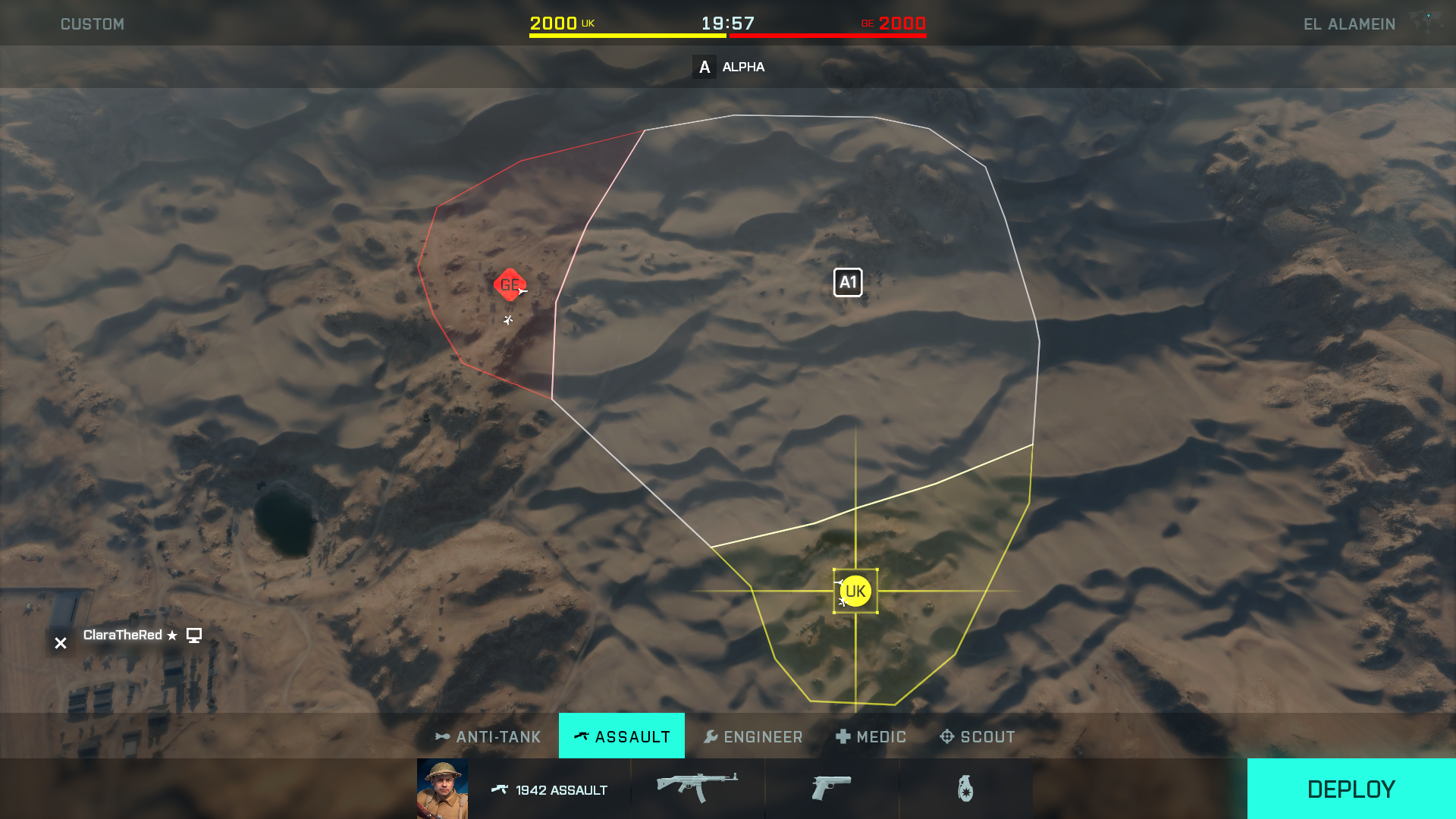Select the primary weapon slot
This screenshot has width=1456, height=819.
pos(698,789)
